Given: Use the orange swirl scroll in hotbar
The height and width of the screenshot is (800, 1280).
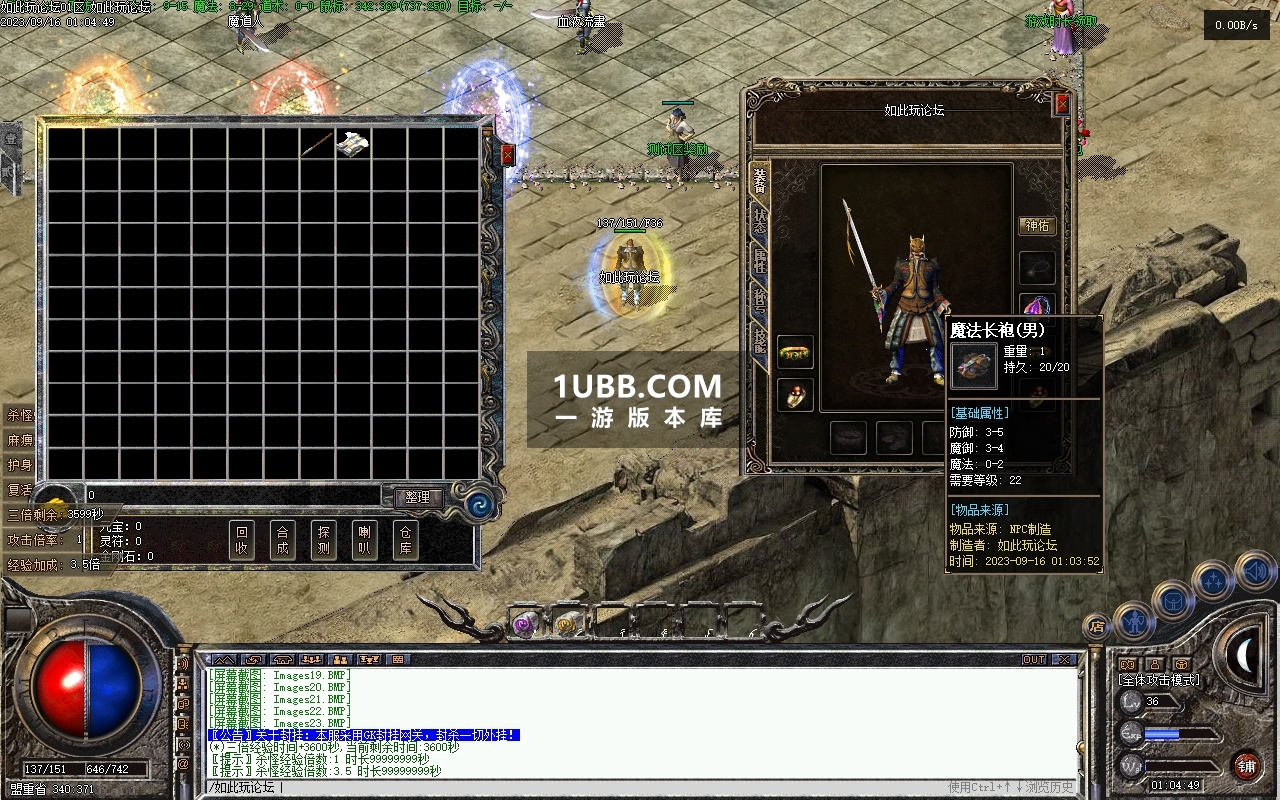Looking at the screenshot, I should pos(569,624).
